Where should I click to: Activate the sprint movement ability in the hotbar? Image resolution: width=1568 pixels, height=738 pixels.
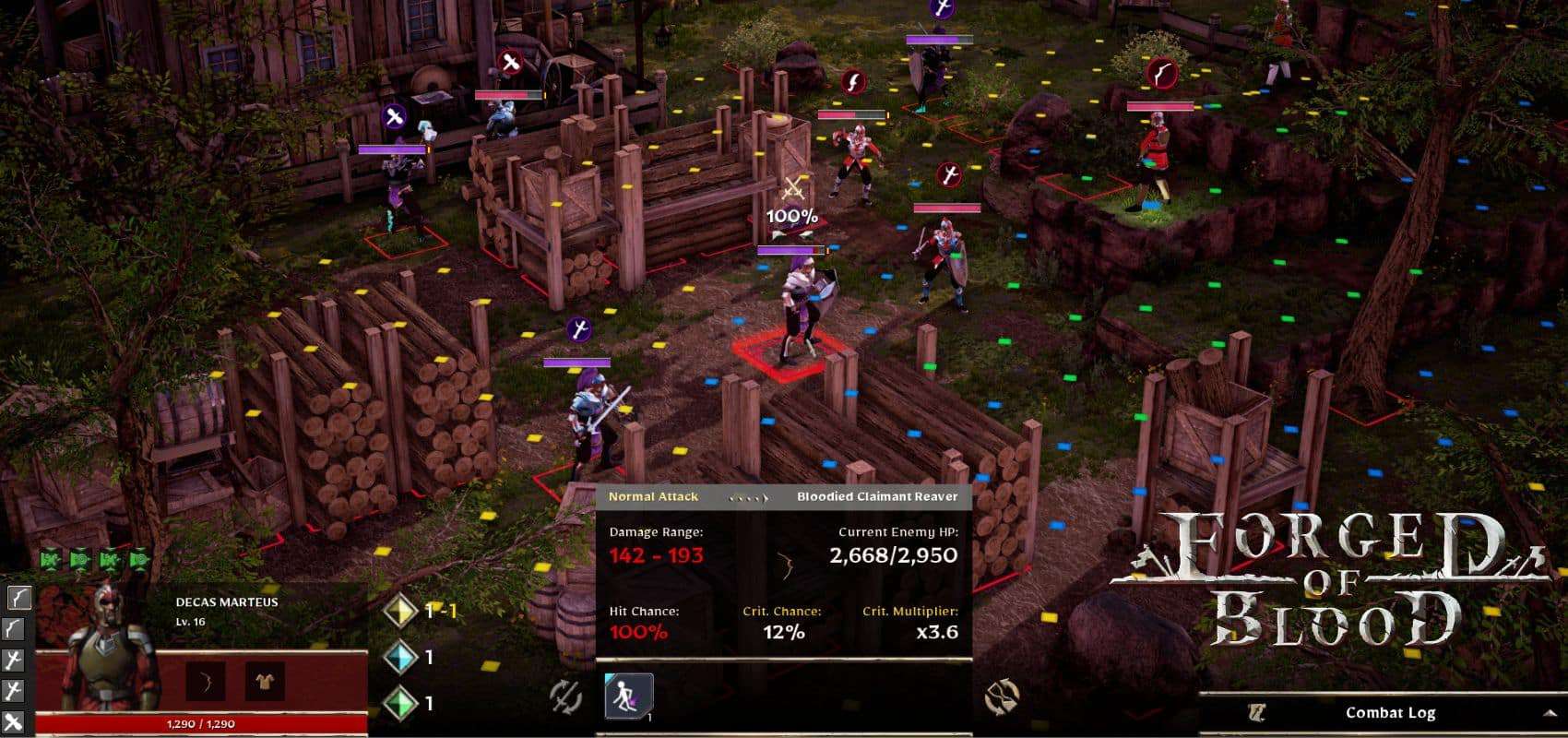(x=629, y=696)
